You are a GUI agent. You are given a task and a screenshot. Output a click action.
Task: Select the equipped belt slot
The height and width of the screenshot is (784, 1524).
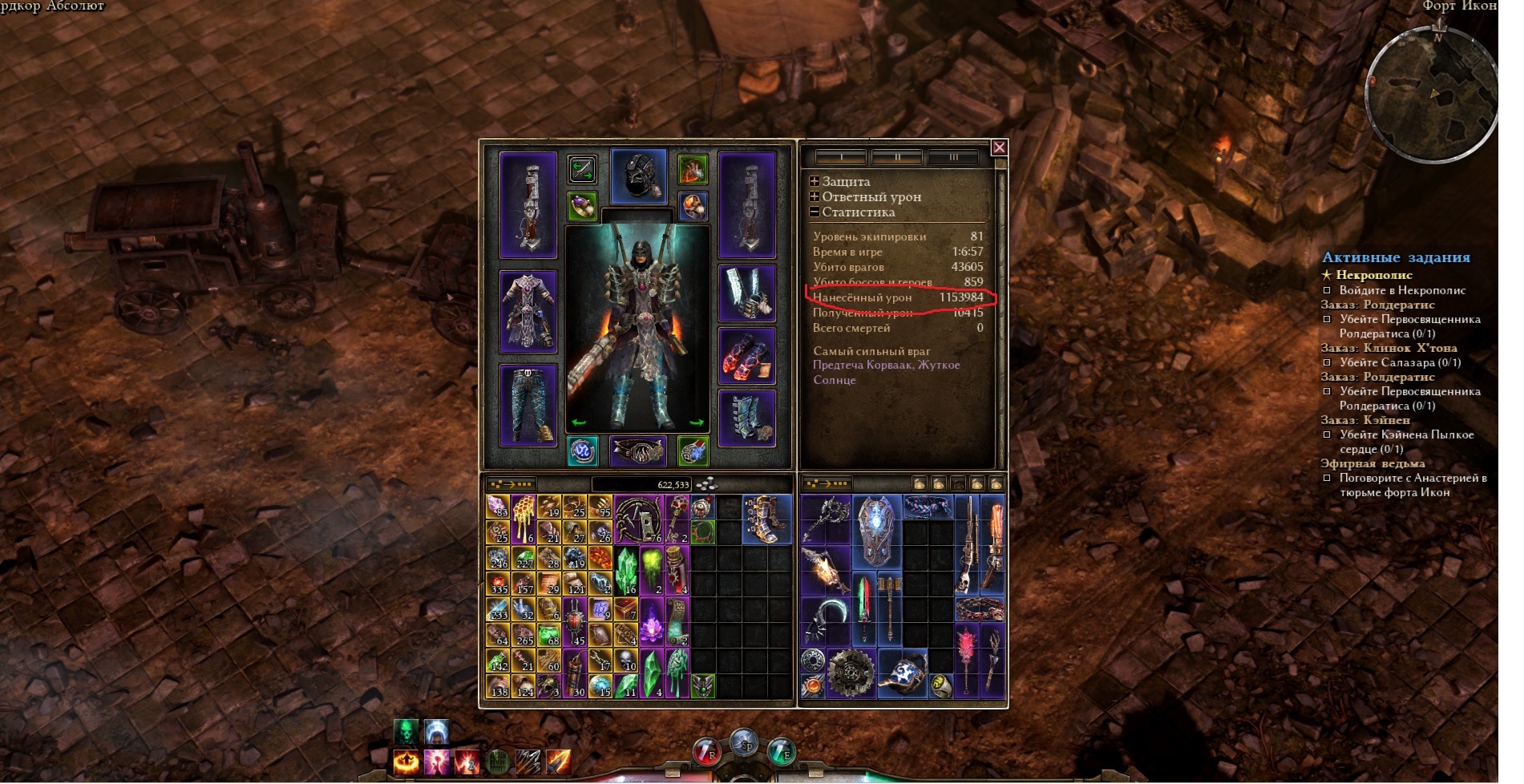pos(638,451)
